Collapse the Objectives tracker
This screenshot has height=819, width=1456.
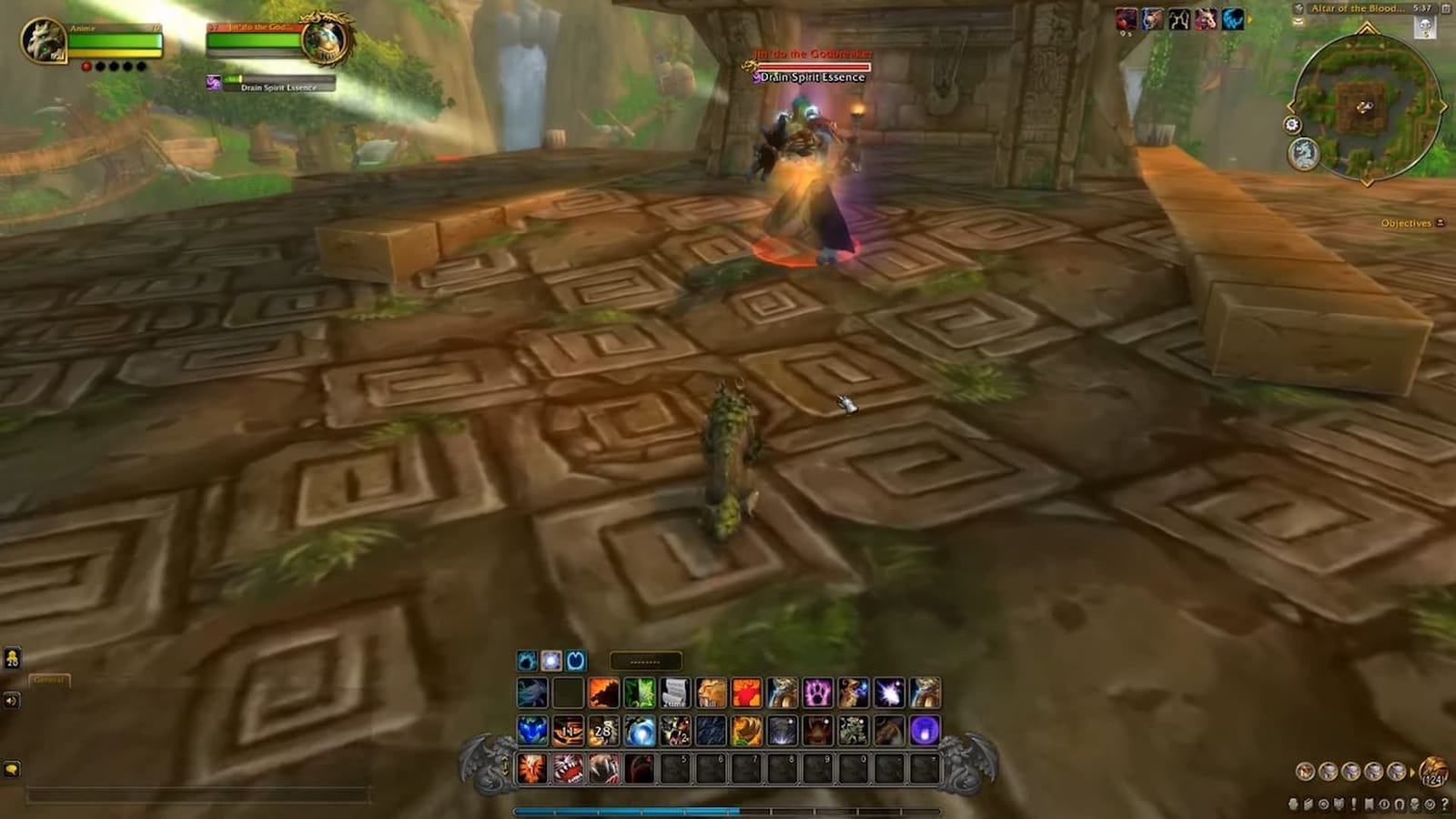click(x=1441, y=221)
